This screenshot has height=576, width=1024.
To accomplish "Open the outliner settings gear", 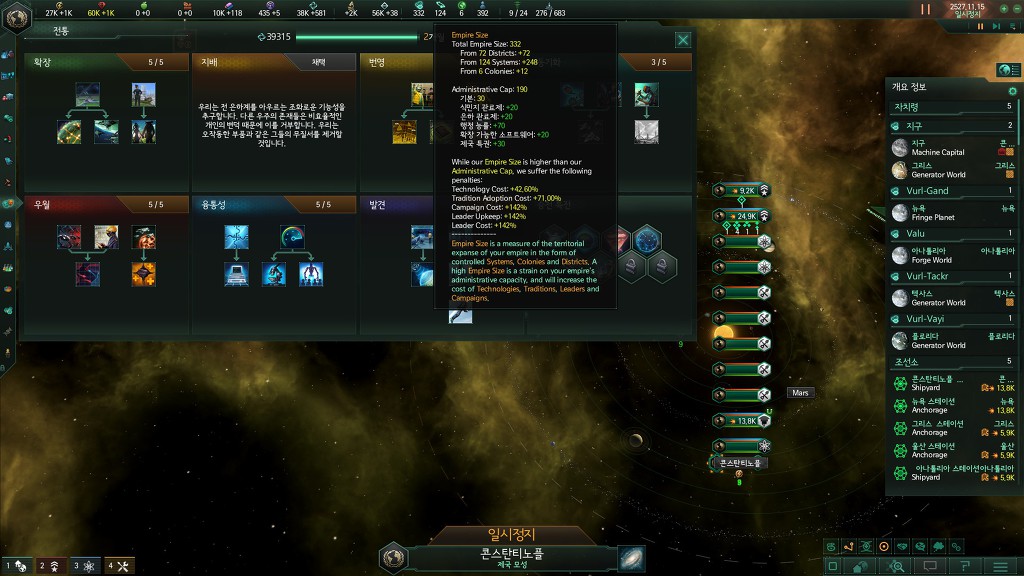I will [x=1012, y=90].
